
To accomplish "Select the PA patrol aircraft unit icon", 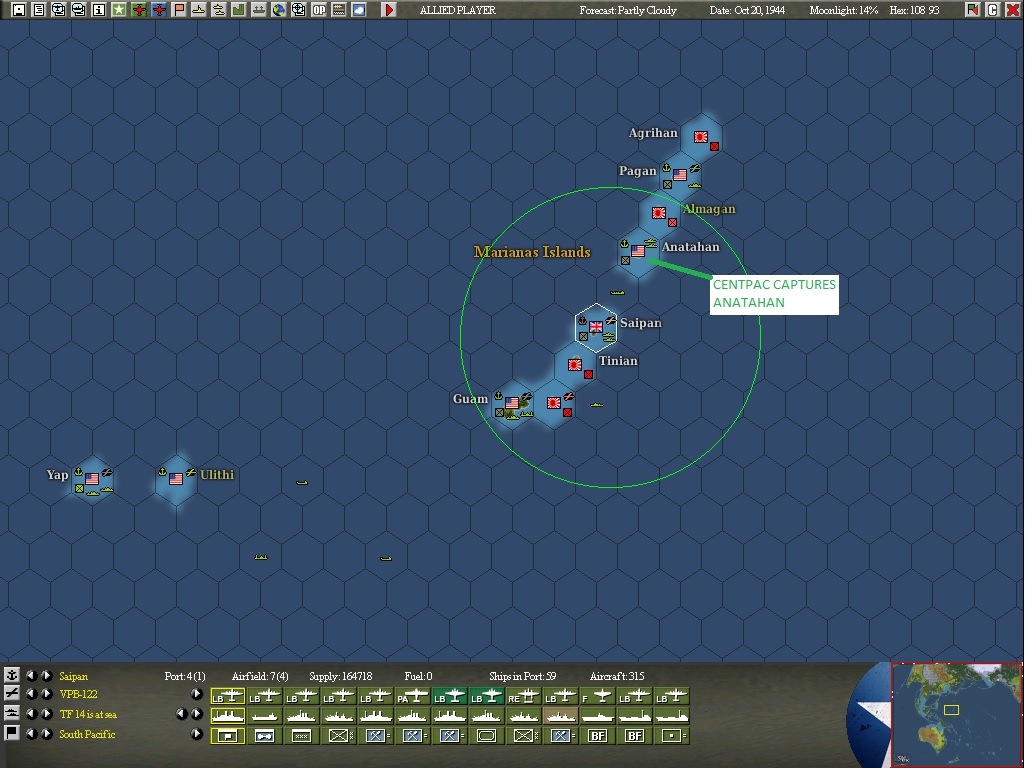I will (412, 695).
